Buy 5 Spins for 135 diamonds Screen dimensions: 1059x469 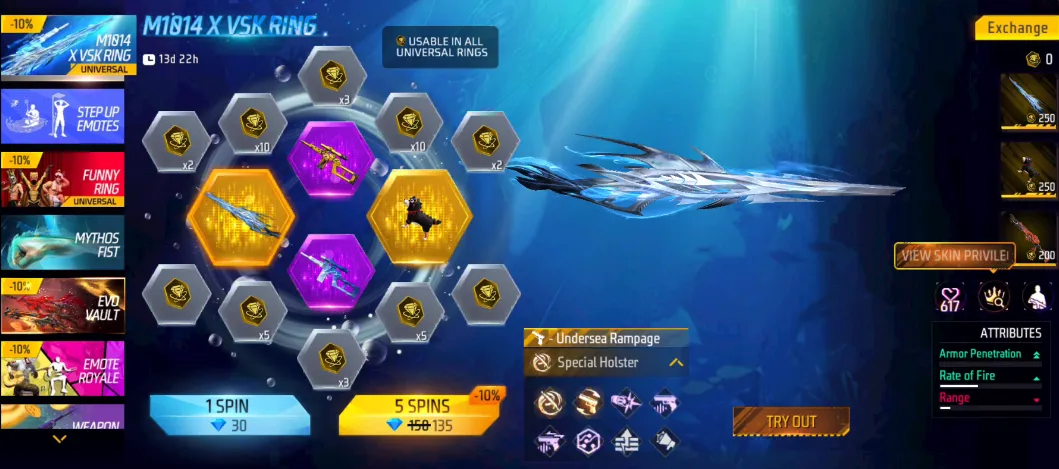click(420, 415)
